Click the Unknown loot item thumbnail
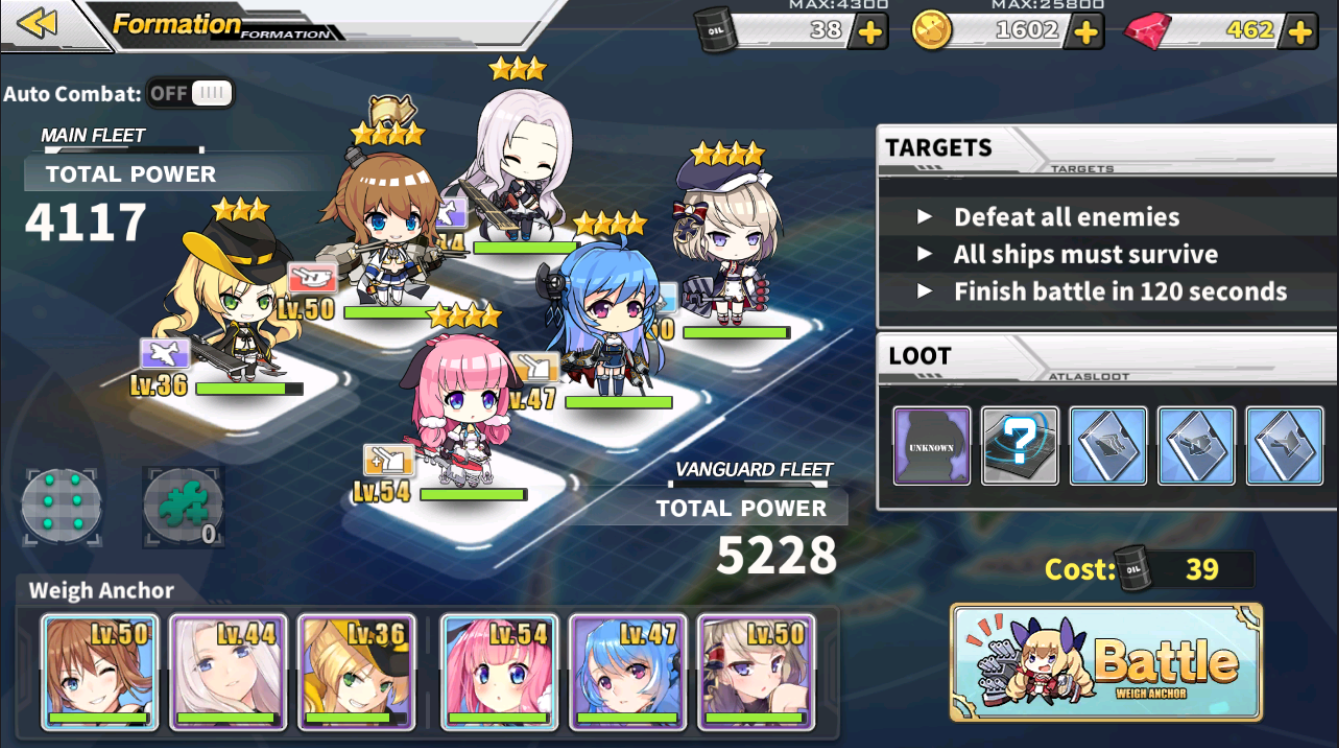The width and height of the screenshot is (1339, 748). [931, 446]
